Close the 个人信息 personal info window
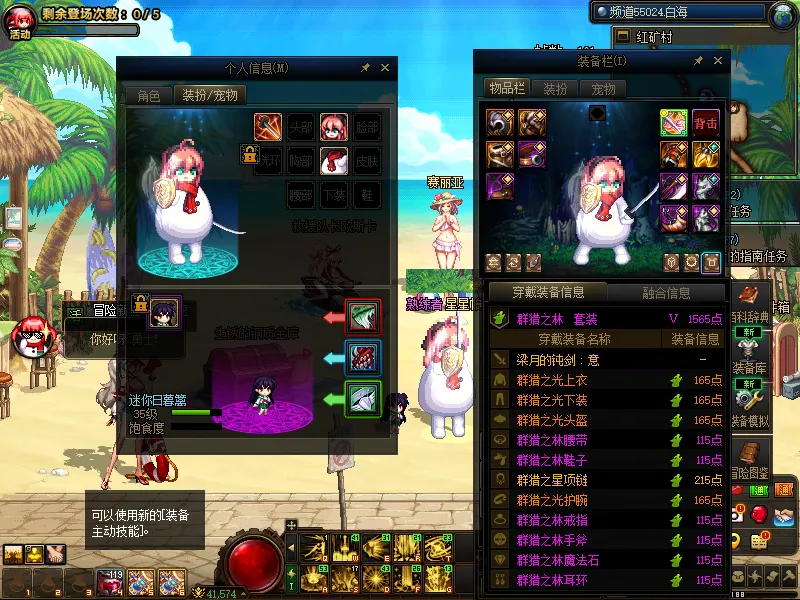 (x=385, y=68)
